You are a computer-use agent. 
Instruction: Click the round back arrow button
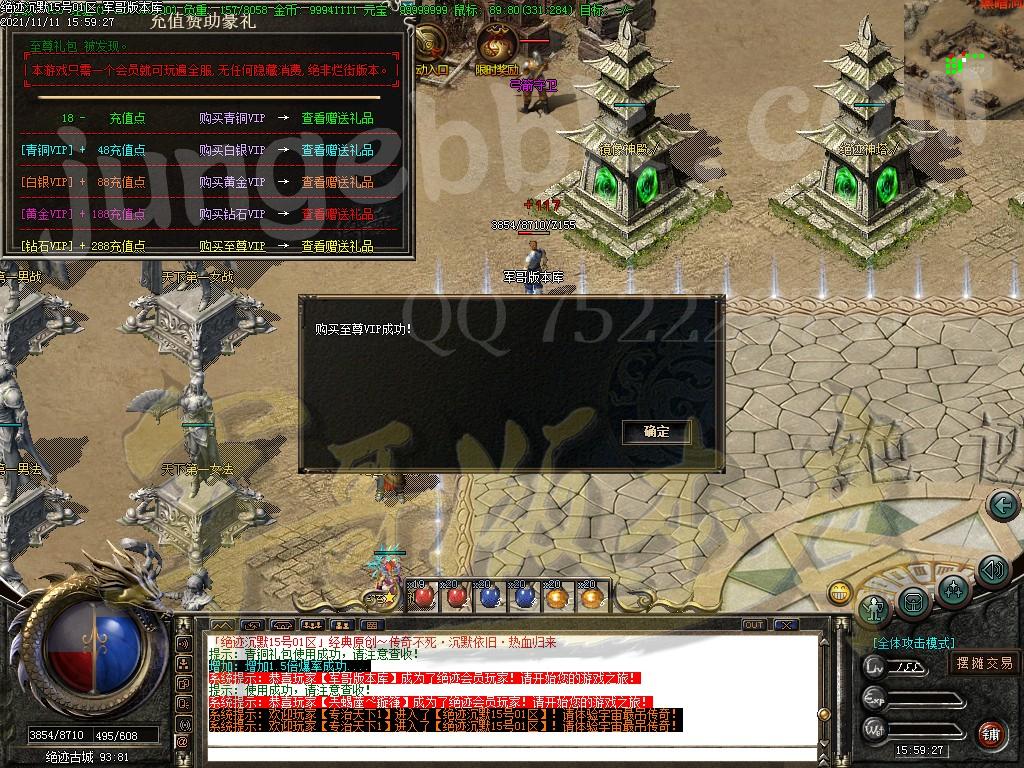pos(1003,506)
